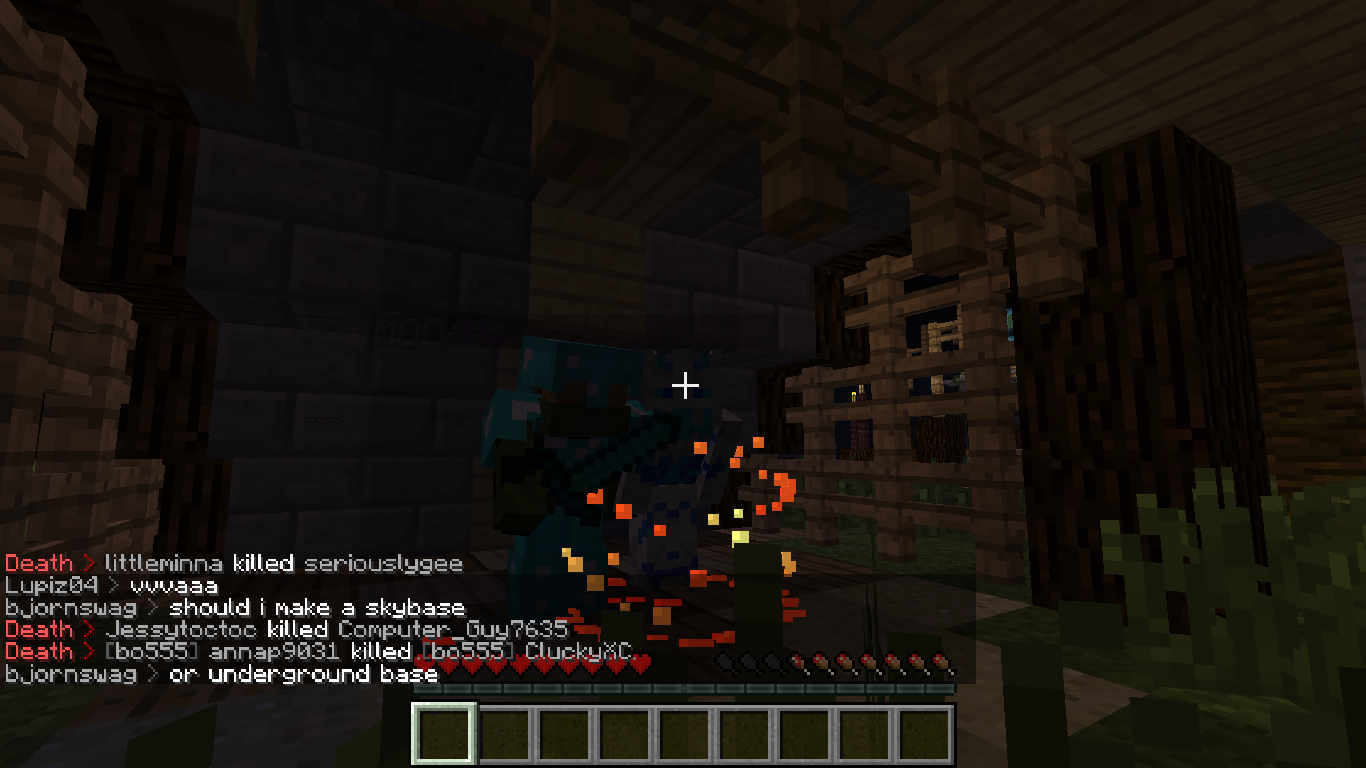Select the highlighted first hotbar slot
Screen dimensions: 1366x768
point(445,734)
